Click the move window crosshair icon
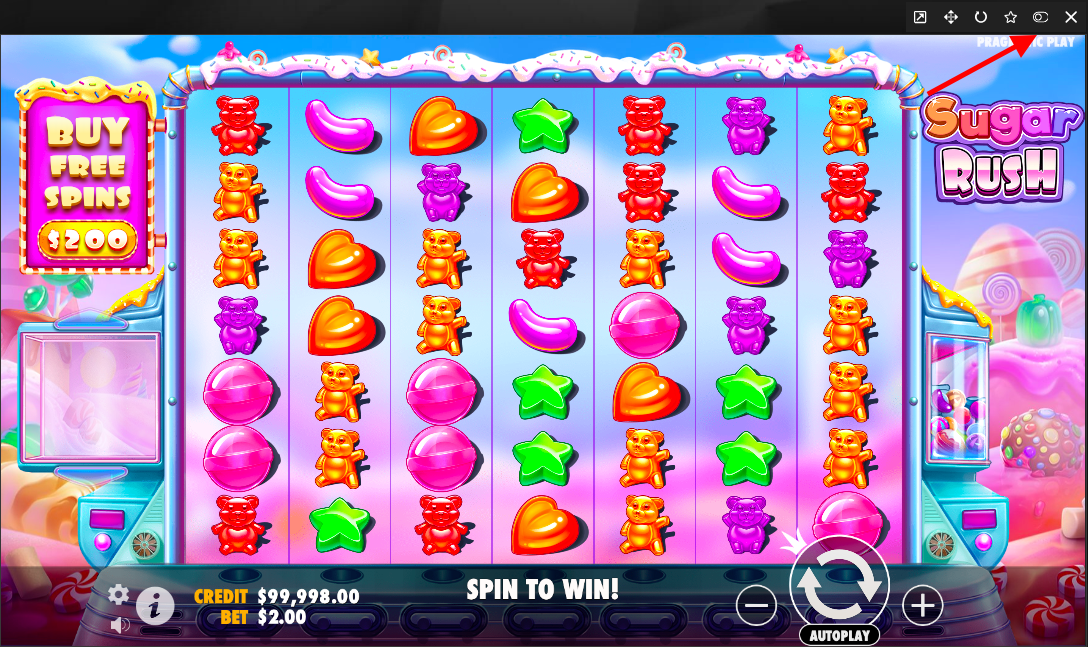The height and width of the screenshot is (647, 1088). coord(951,17)
